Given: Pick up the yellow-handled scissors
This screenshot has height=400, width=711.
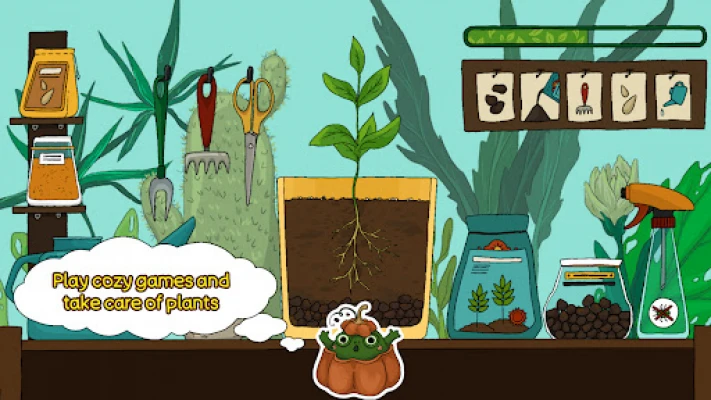Looking at the screenshot, I should (252, 130).
